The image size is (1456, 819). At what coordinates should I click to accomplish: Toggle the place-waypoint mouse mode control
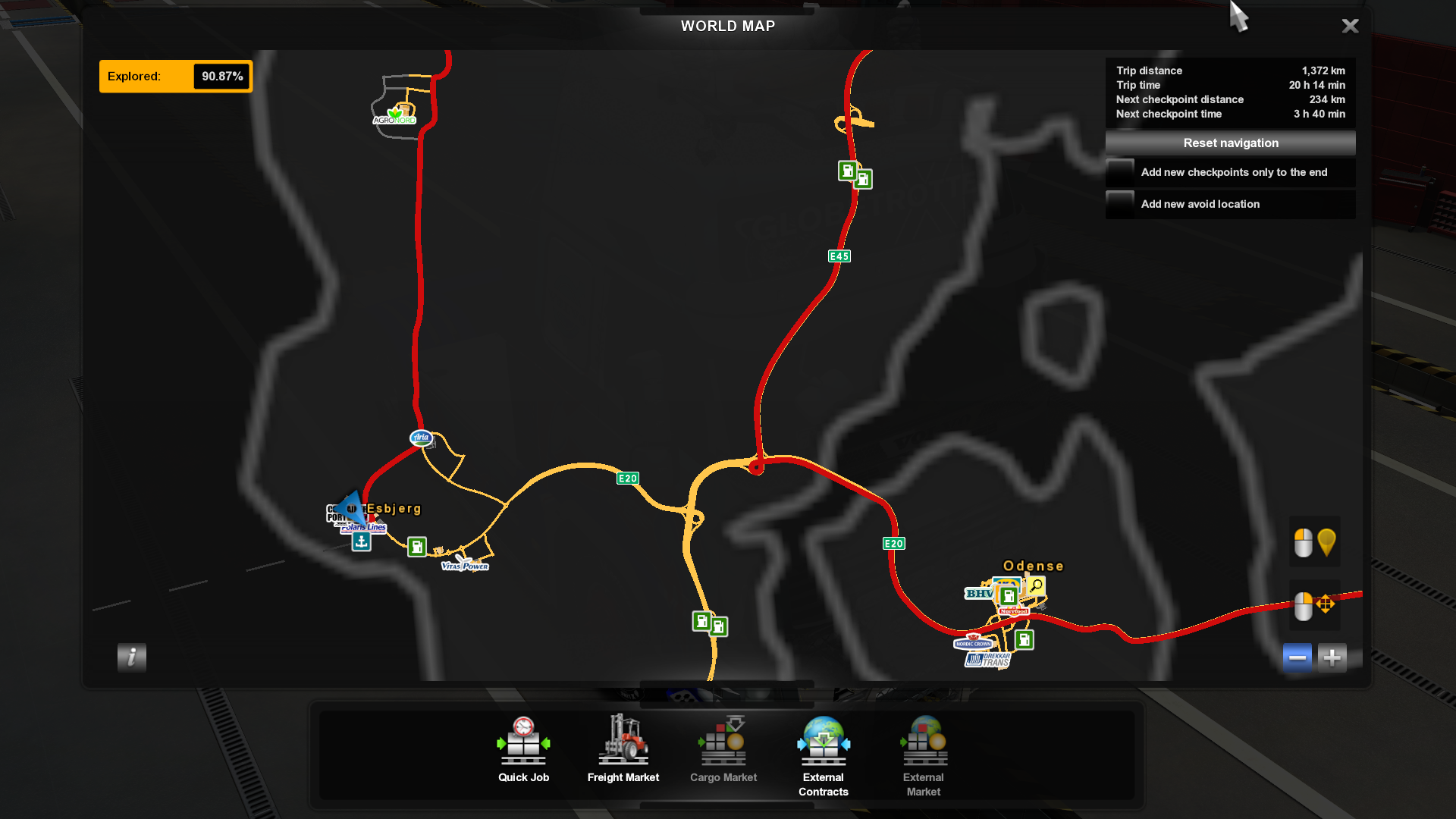(x=1314, y=541)
